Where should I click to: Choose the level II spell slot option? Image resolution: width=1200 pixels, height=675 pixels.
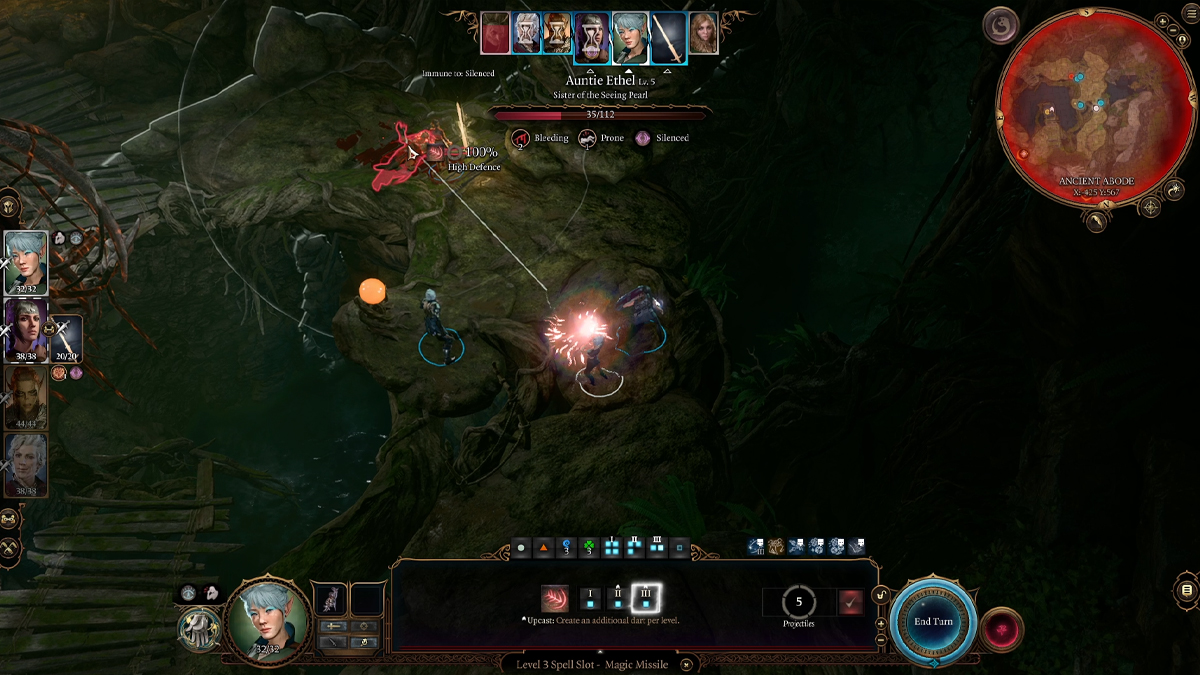(x=618, y=599)
